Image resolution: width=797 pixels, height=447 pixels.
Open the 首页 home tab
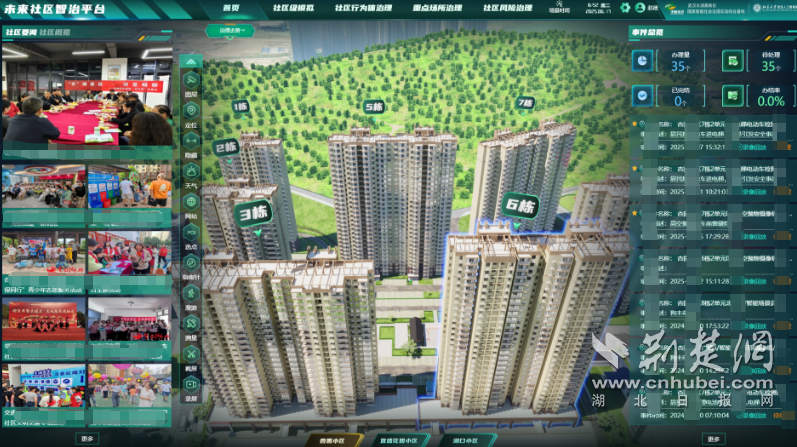(231, 8)
